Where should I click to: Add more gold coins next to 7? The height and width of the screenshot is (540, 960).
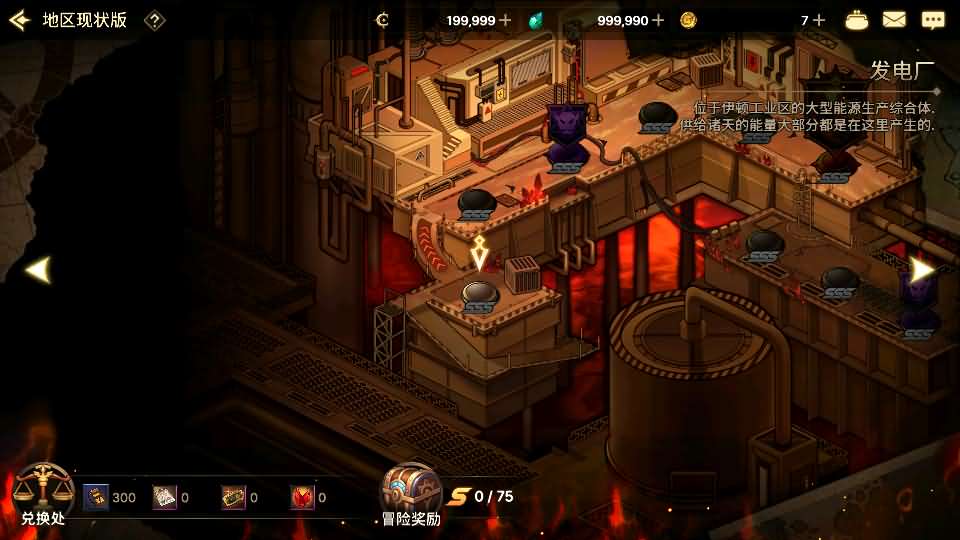[819, 20]
